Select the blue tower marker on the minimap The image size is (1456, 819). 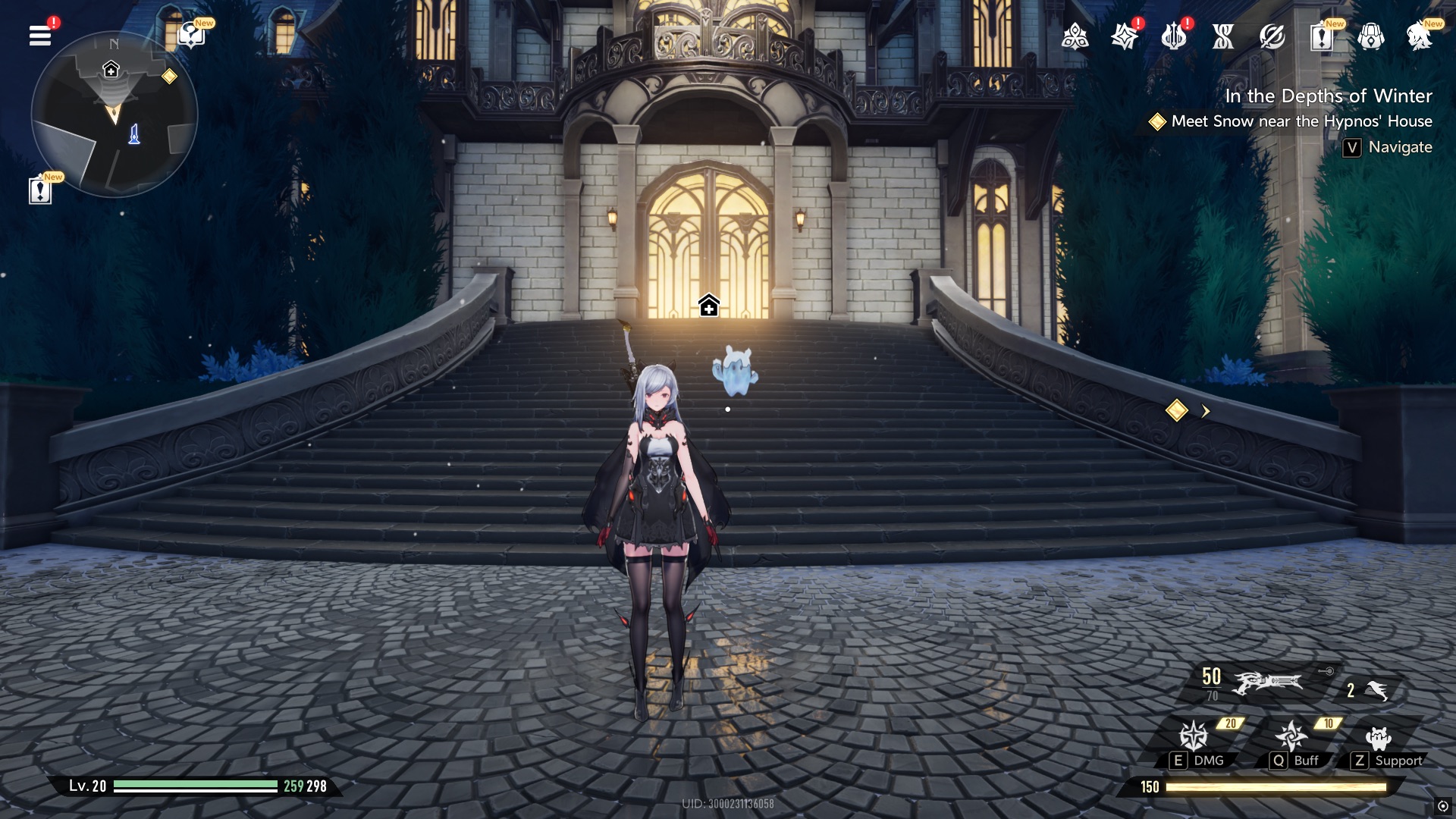(134, 134)
